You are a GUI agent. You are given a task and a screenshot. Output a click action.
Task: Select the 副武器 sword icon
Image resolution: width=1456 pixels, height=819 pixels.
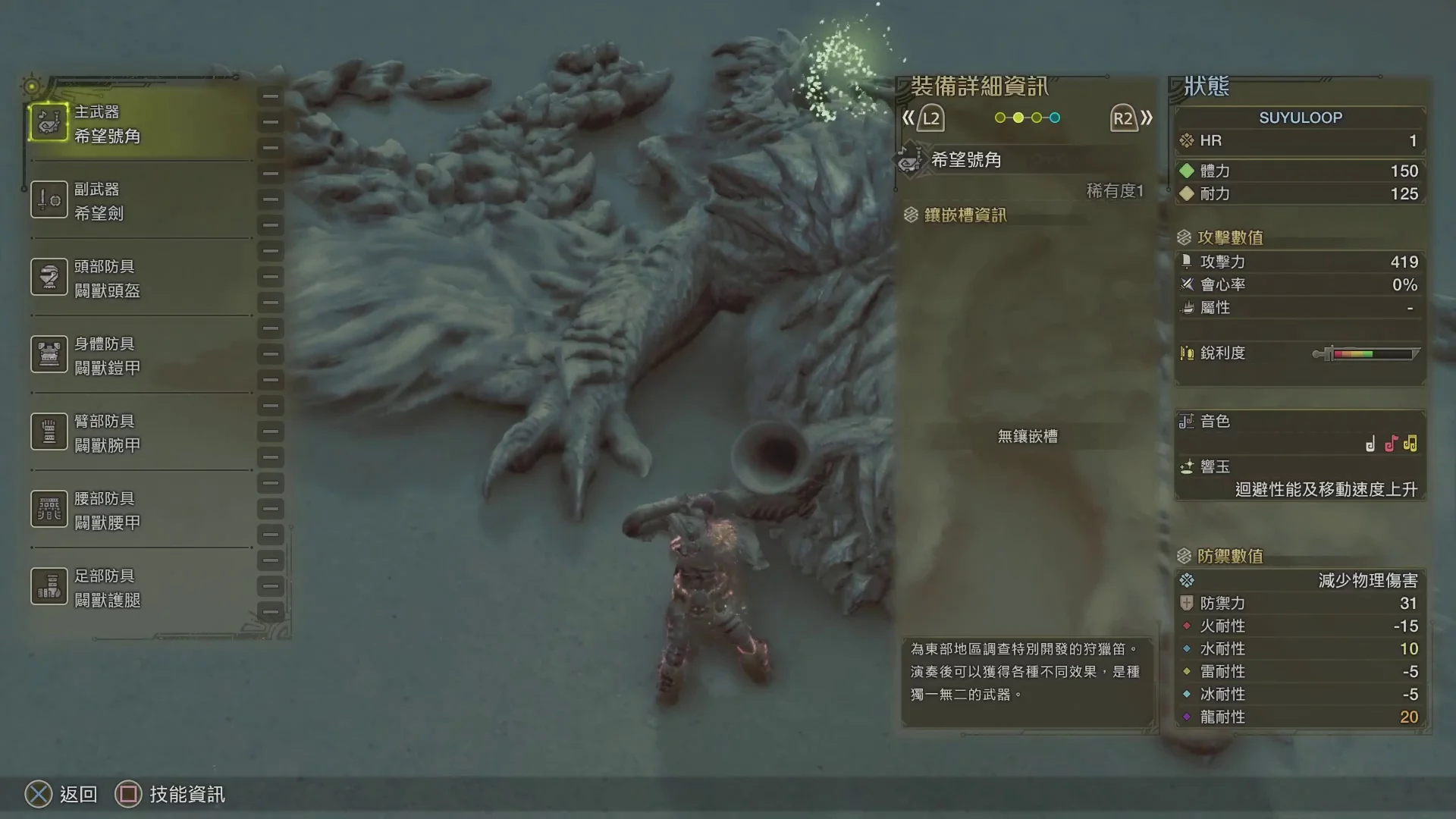coord(49,199)
